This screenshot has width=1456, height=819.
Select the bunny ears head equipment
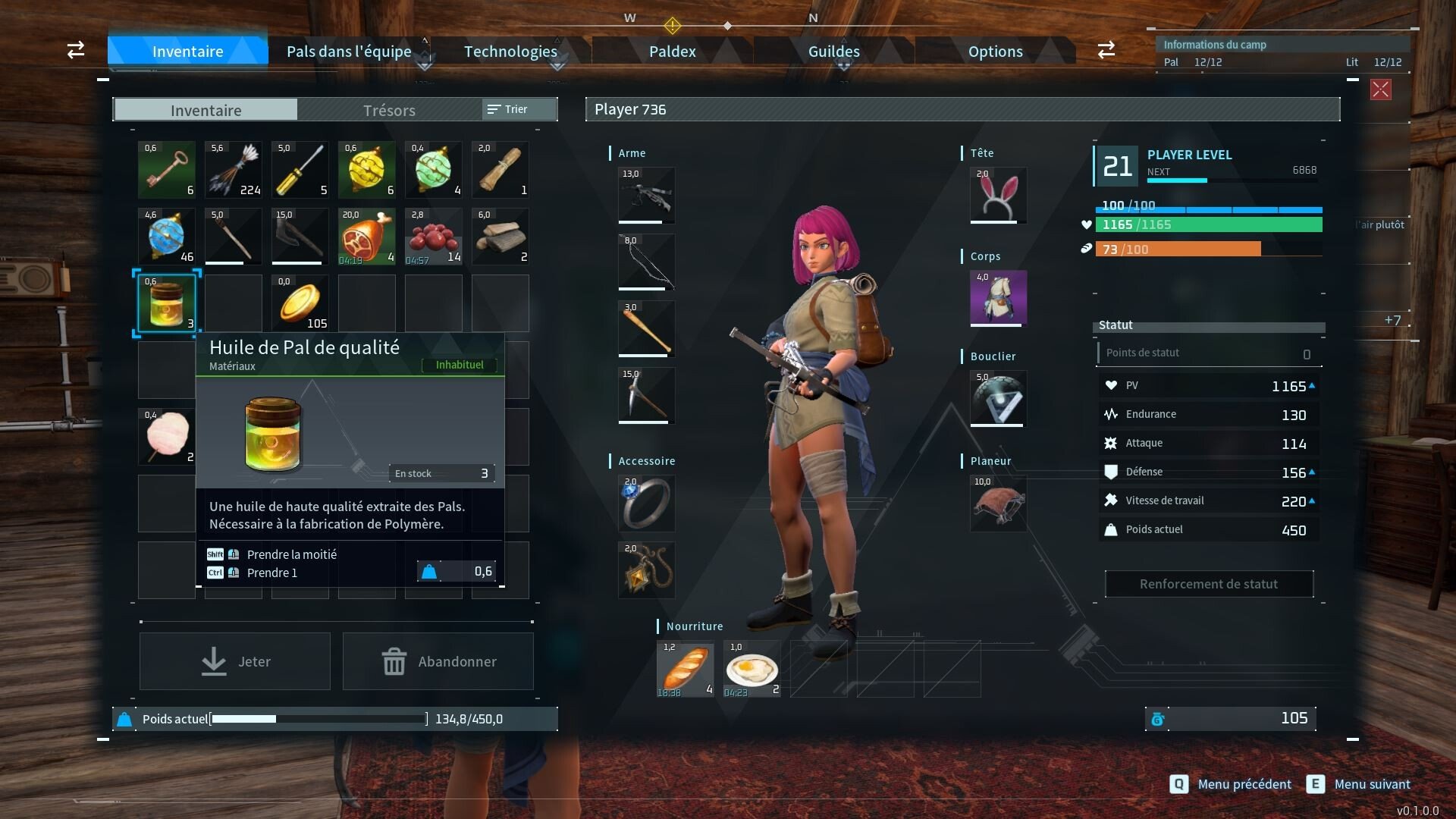pyautogui.click(x=998, y=196)
